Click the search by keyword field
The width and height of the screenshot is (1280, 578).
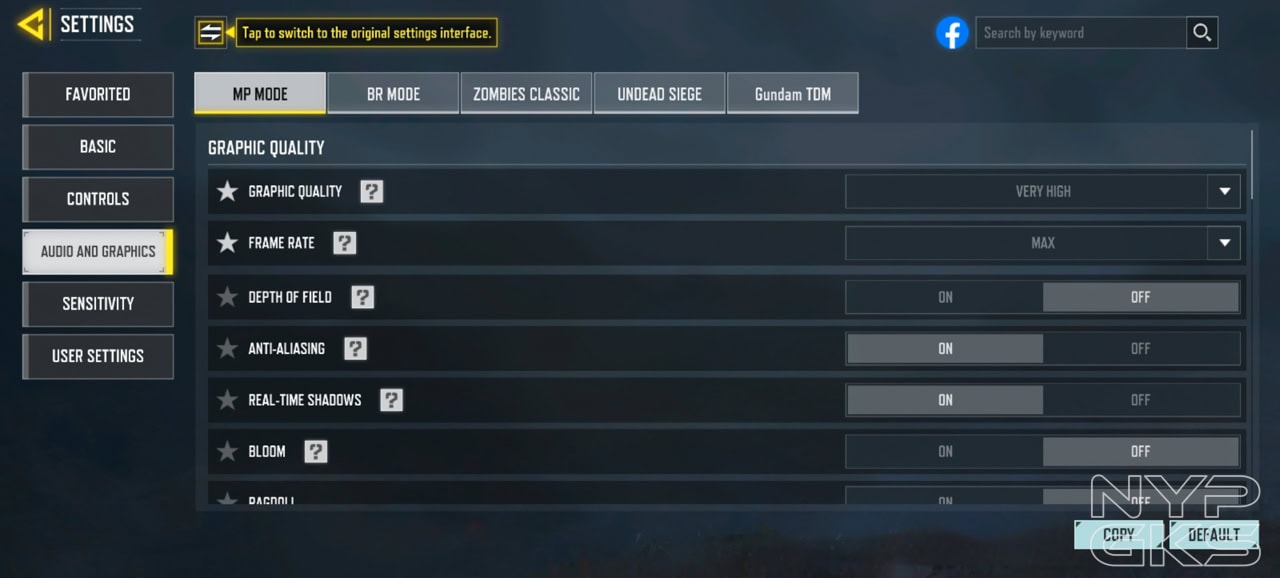(1080, 33)
